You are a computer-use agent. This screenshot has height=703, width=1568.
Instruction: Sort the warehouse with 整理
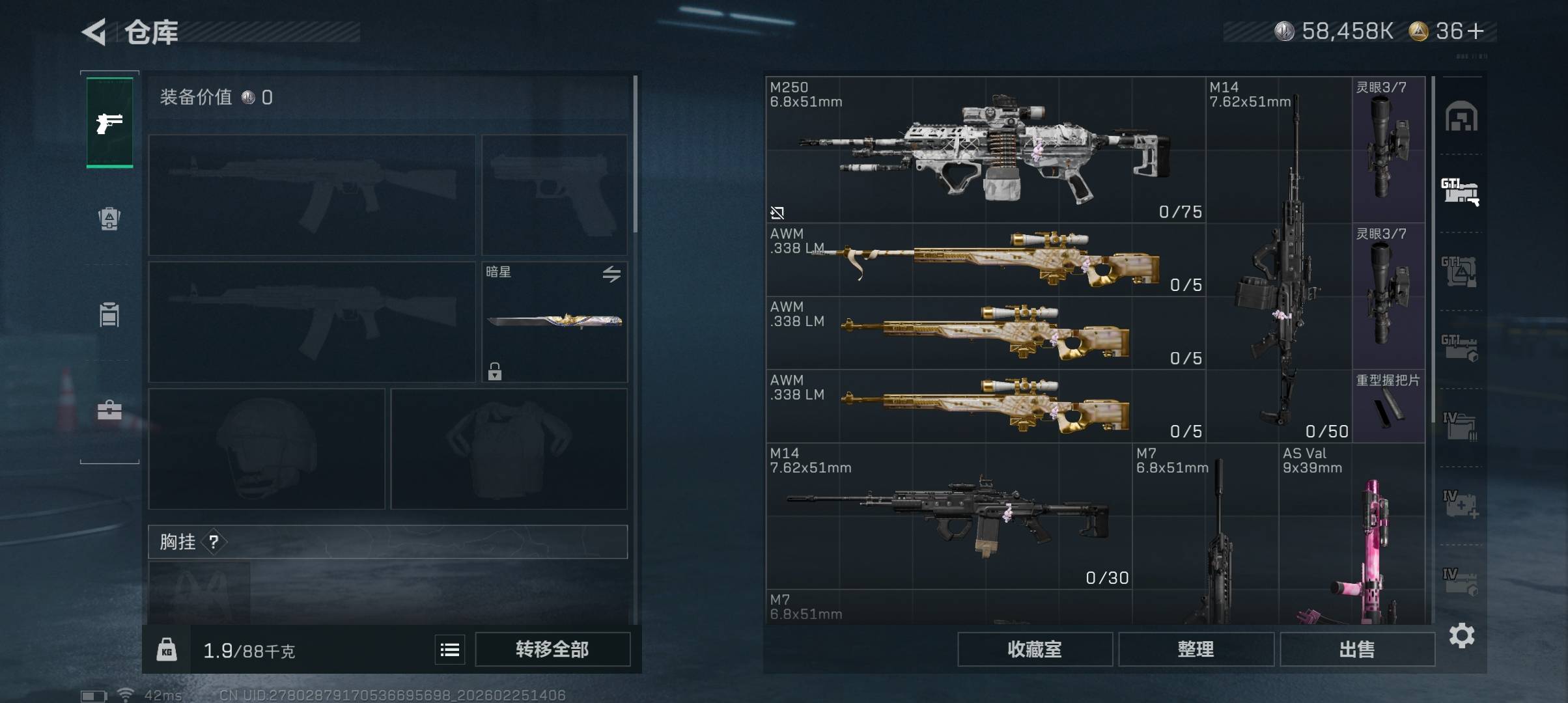click(x=1196, y=650)
